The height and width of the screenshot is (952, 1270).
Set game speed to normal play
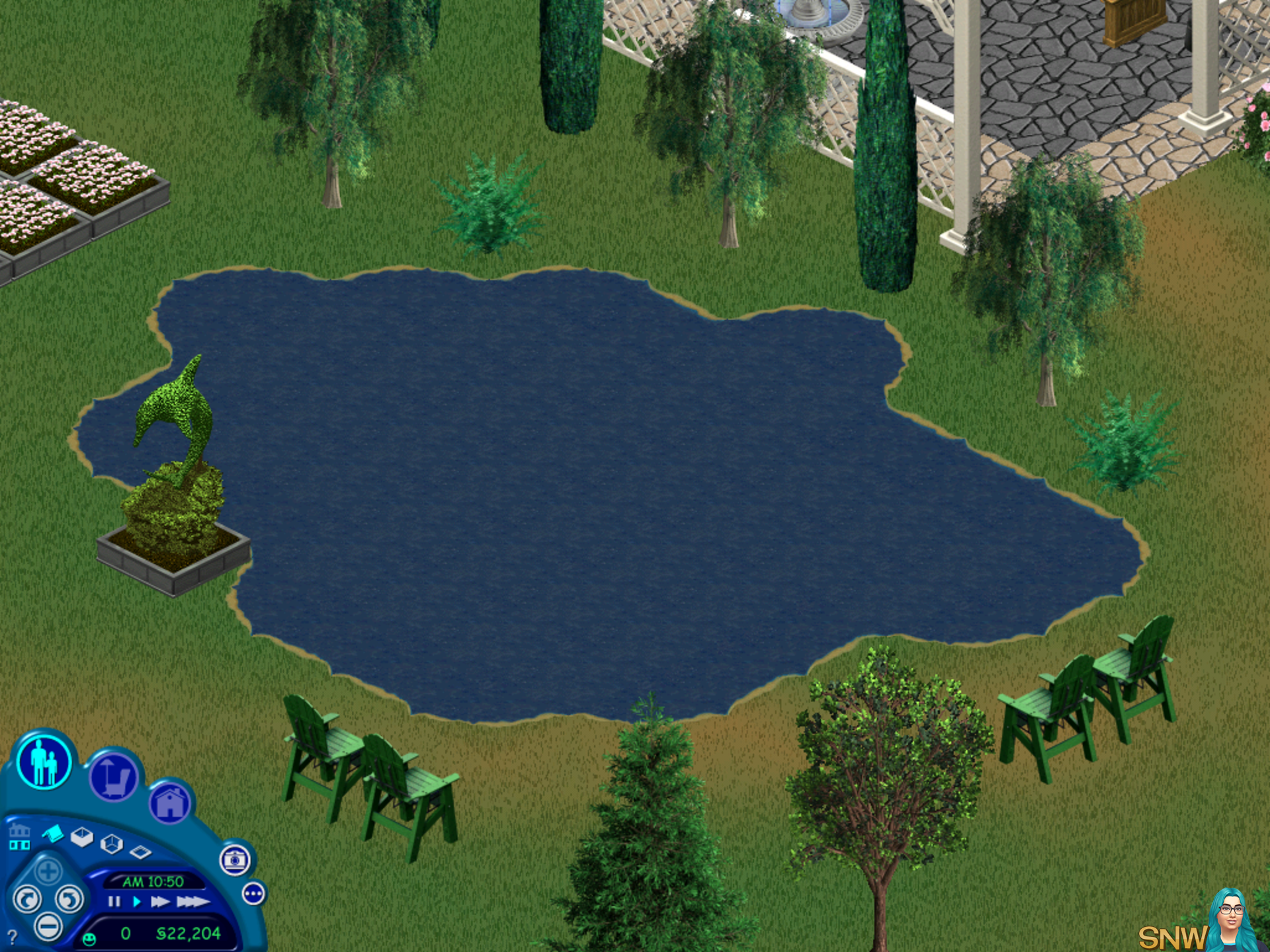click(x=137, y=902)
